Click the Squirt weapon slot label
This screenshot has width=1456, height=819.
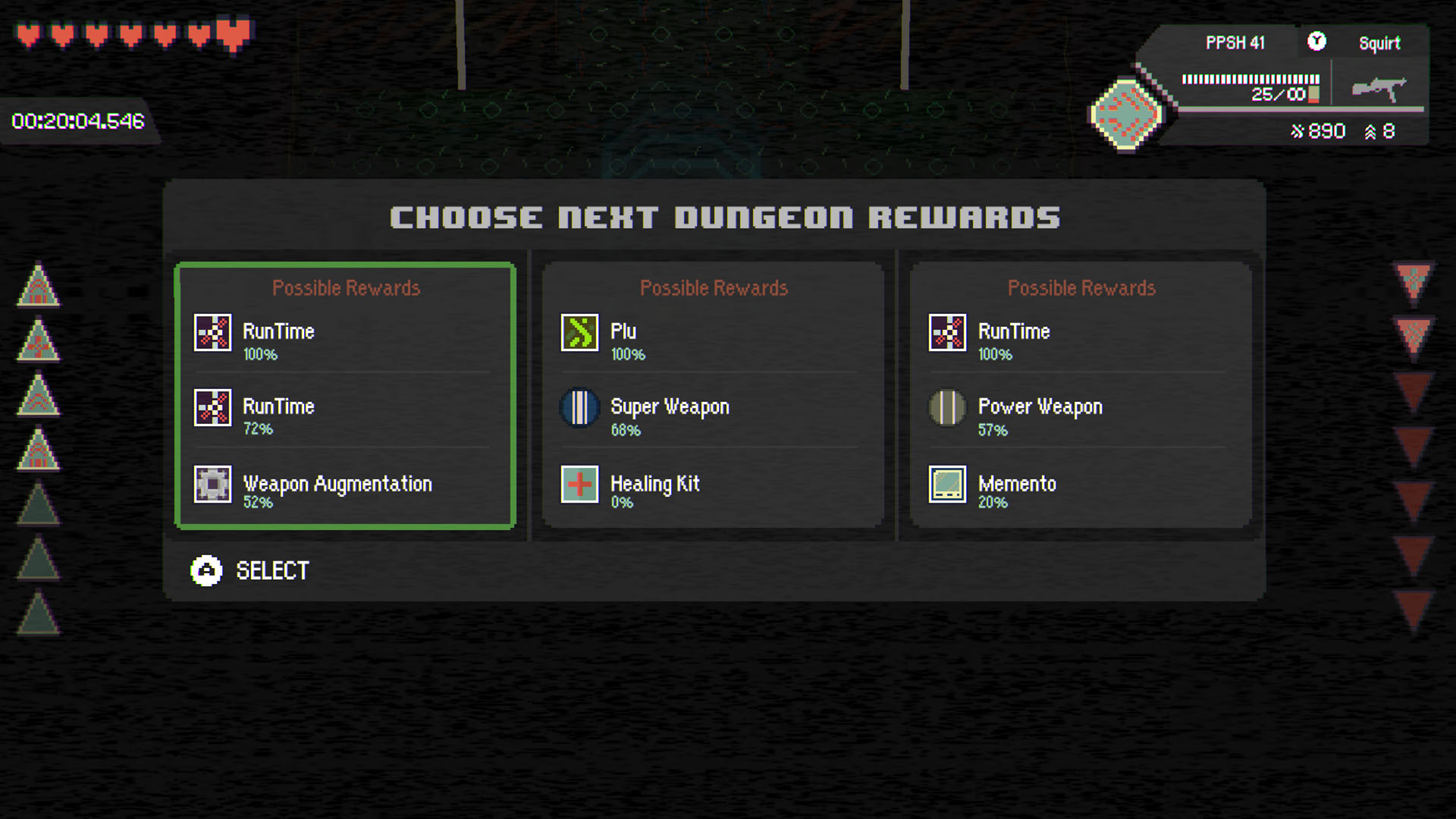(x=1380, y=43)
